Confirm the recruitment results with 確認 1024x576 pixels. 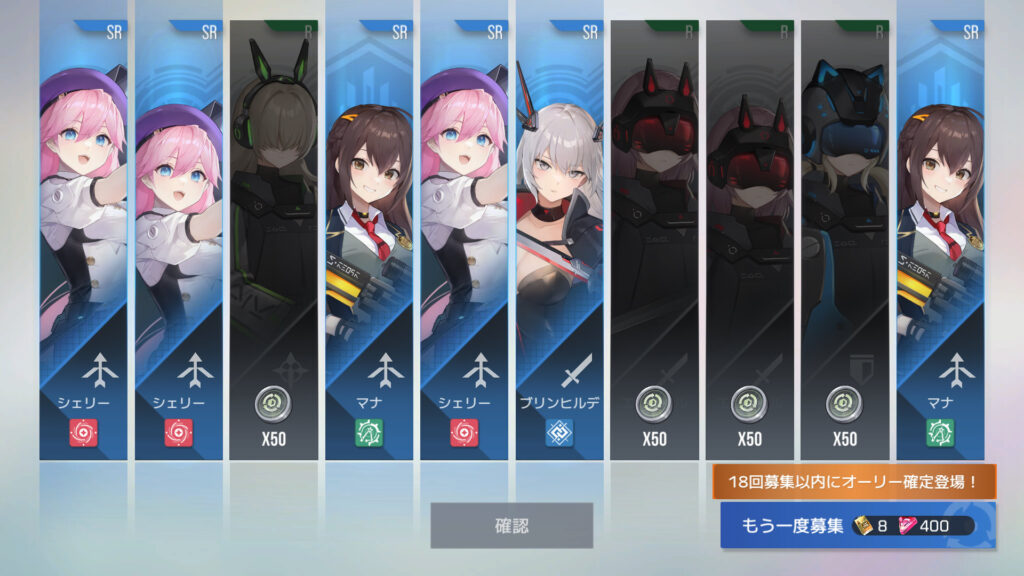511,525
